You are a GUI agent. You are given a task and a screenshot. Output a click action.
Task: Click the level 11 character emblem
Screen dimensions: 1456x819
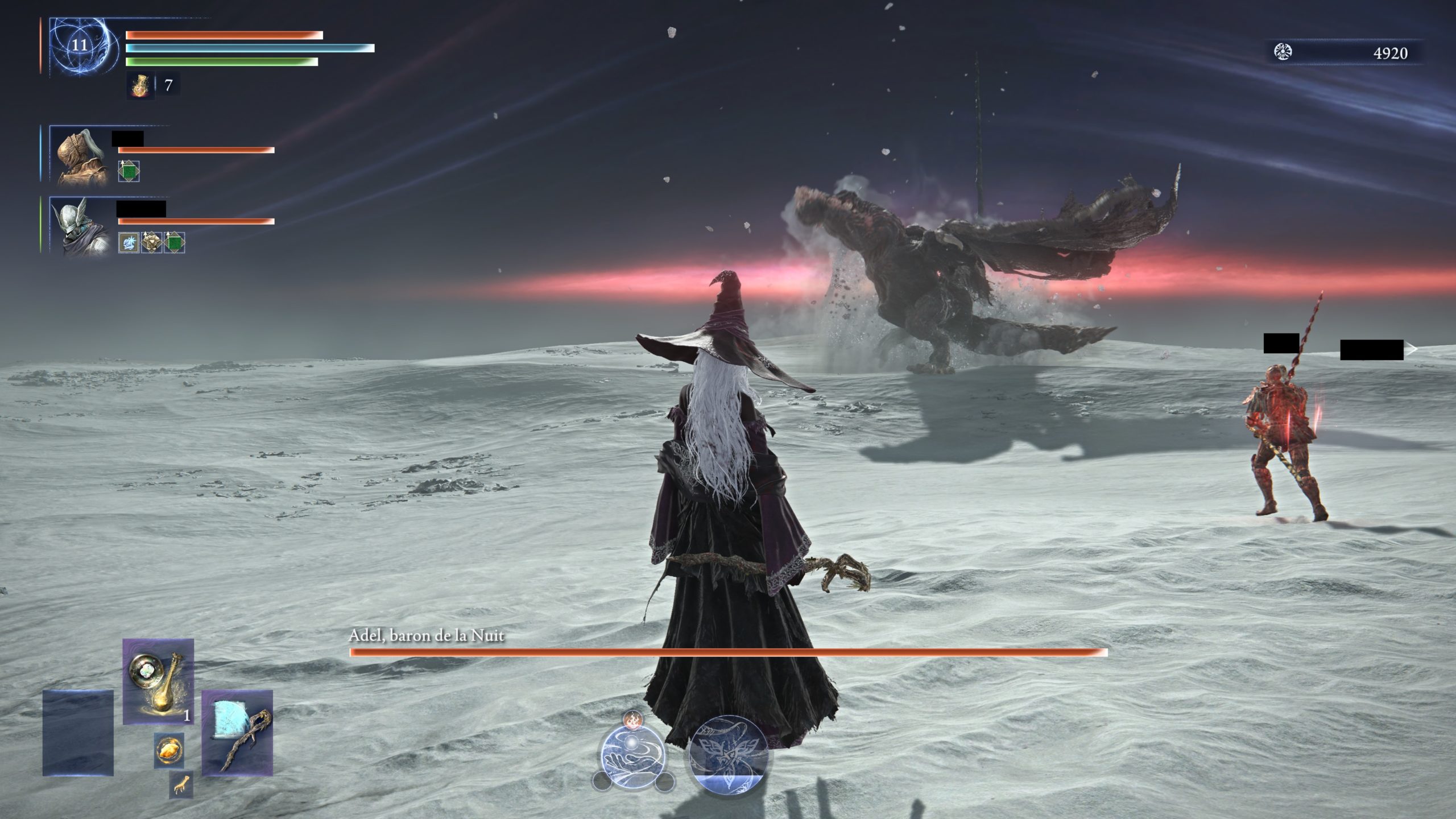80,45
